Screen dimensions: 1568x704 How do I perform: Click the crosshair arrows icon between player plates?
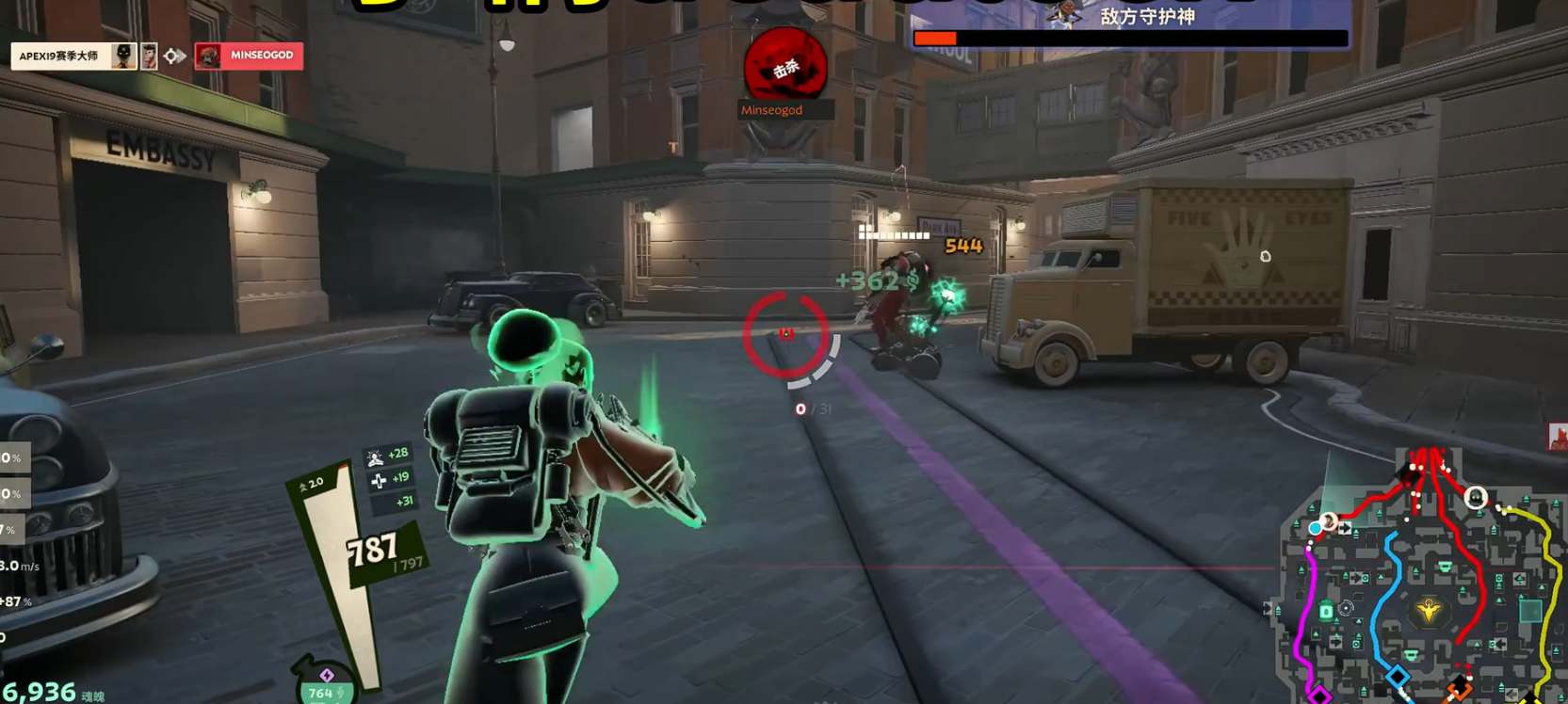pos(170,56)
